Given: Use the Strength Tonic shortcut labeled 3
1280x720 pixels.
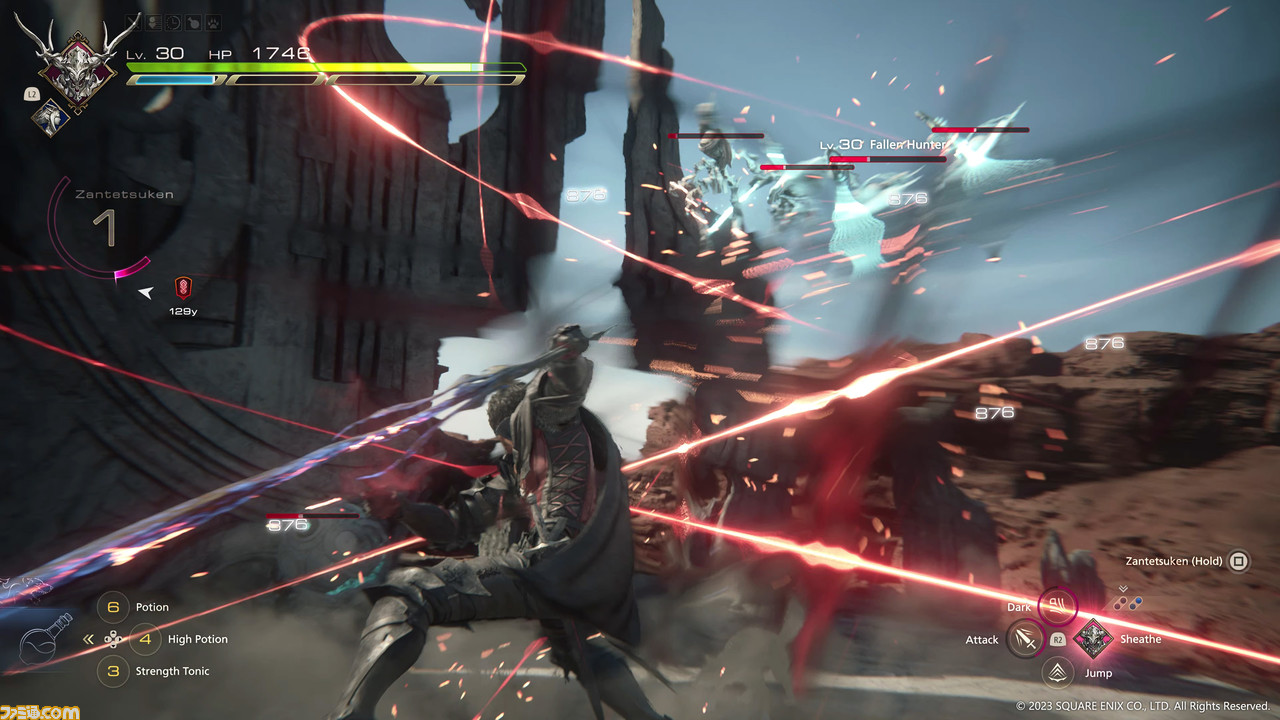Looking at the screenshot, I should click(113, 672).
